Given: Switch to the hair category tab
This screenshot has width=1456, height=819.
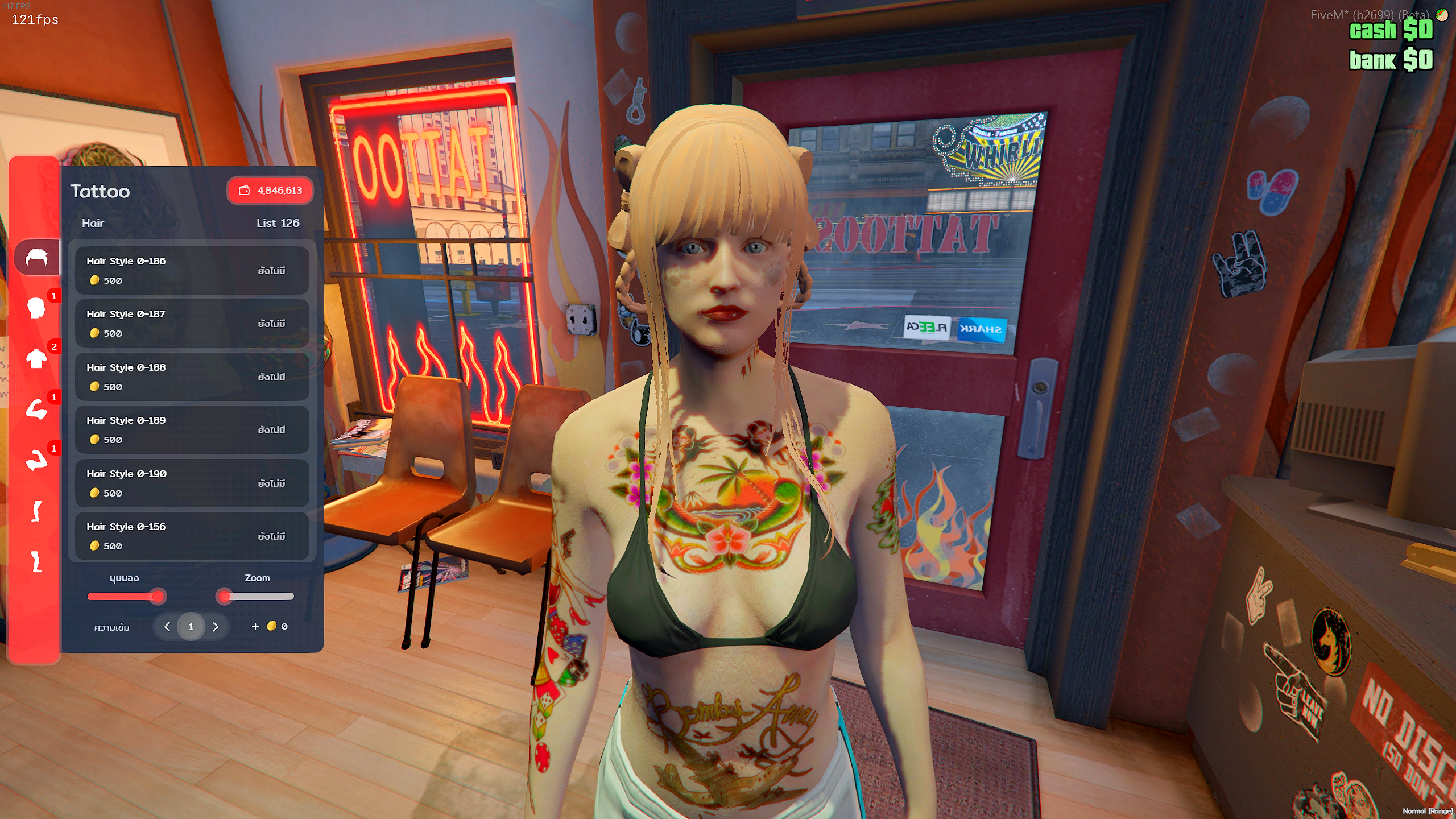Looking at the screenshot, I should [x=36, y=258].
